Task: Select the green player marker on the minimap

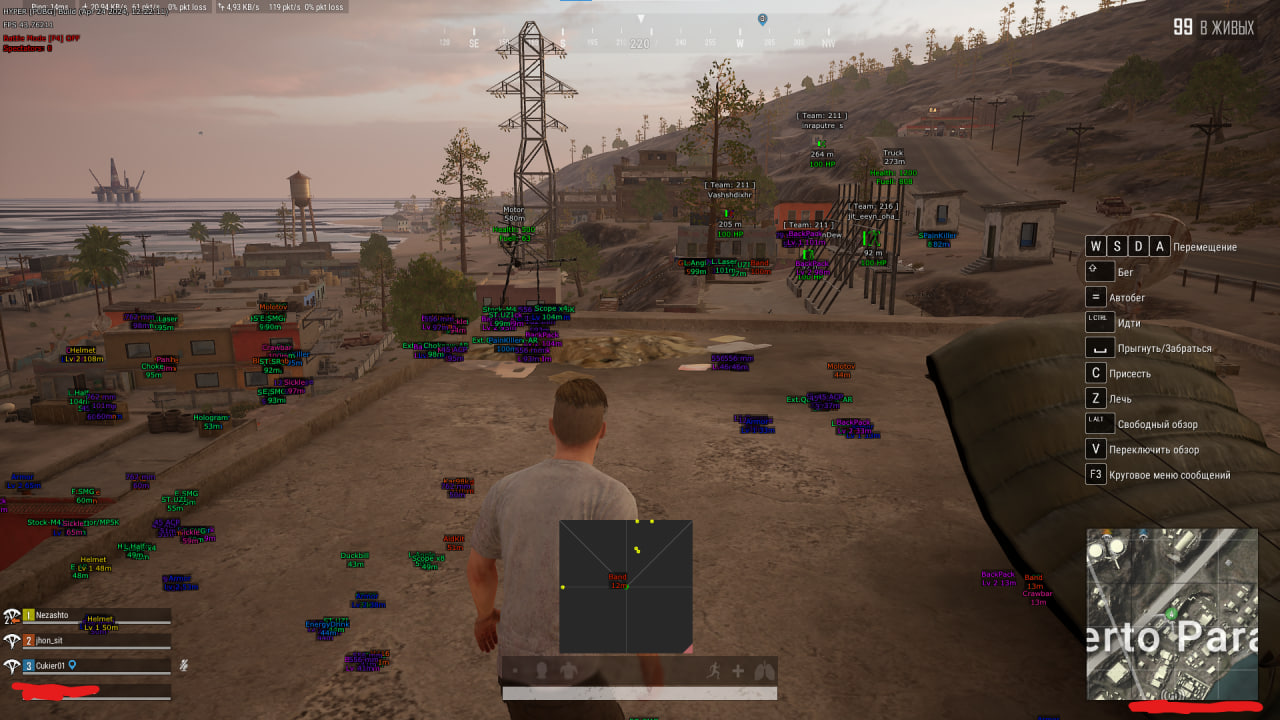Action: point(1172,614)
